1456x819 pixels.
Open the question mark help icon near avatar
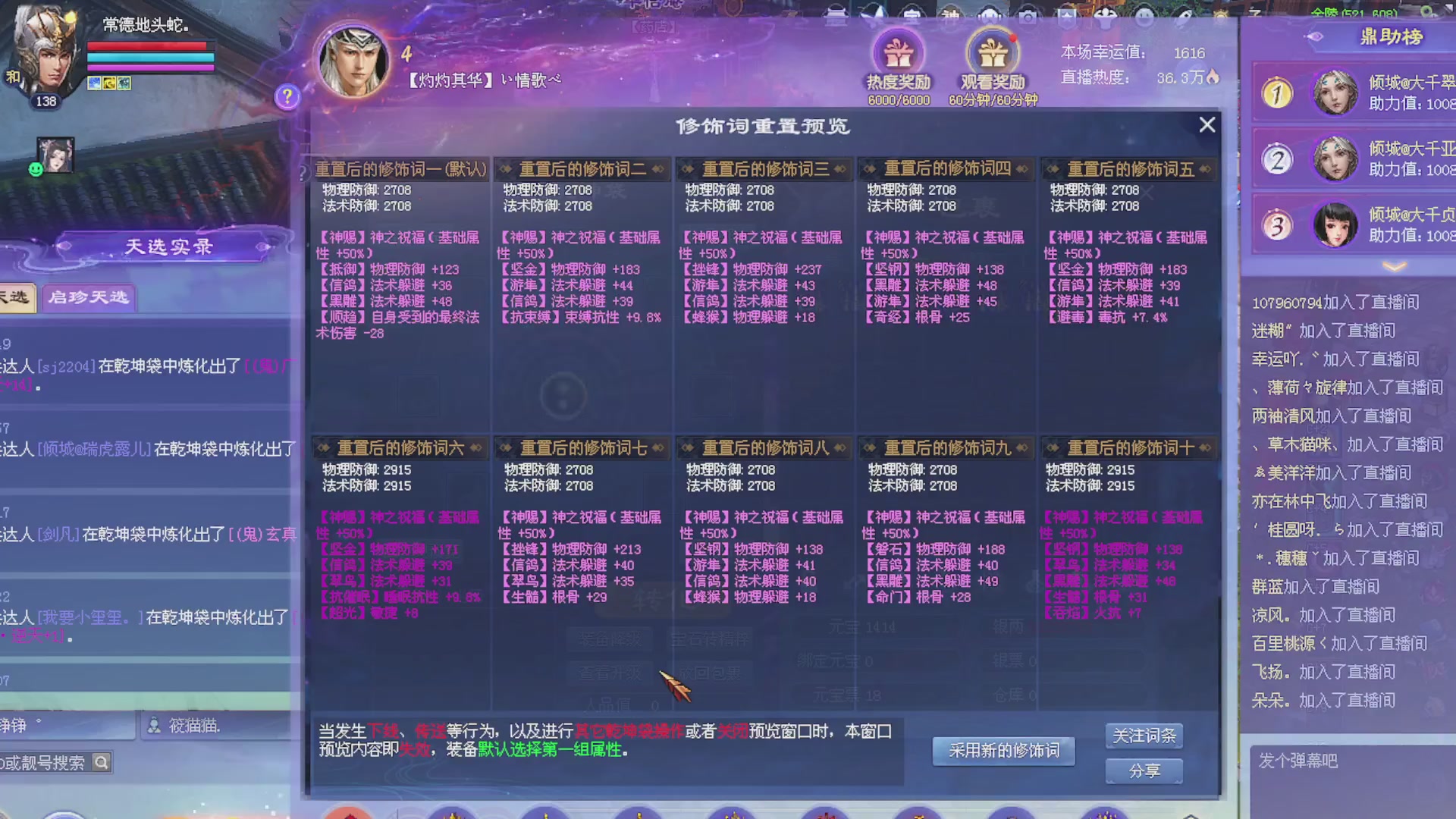[287, 98]
